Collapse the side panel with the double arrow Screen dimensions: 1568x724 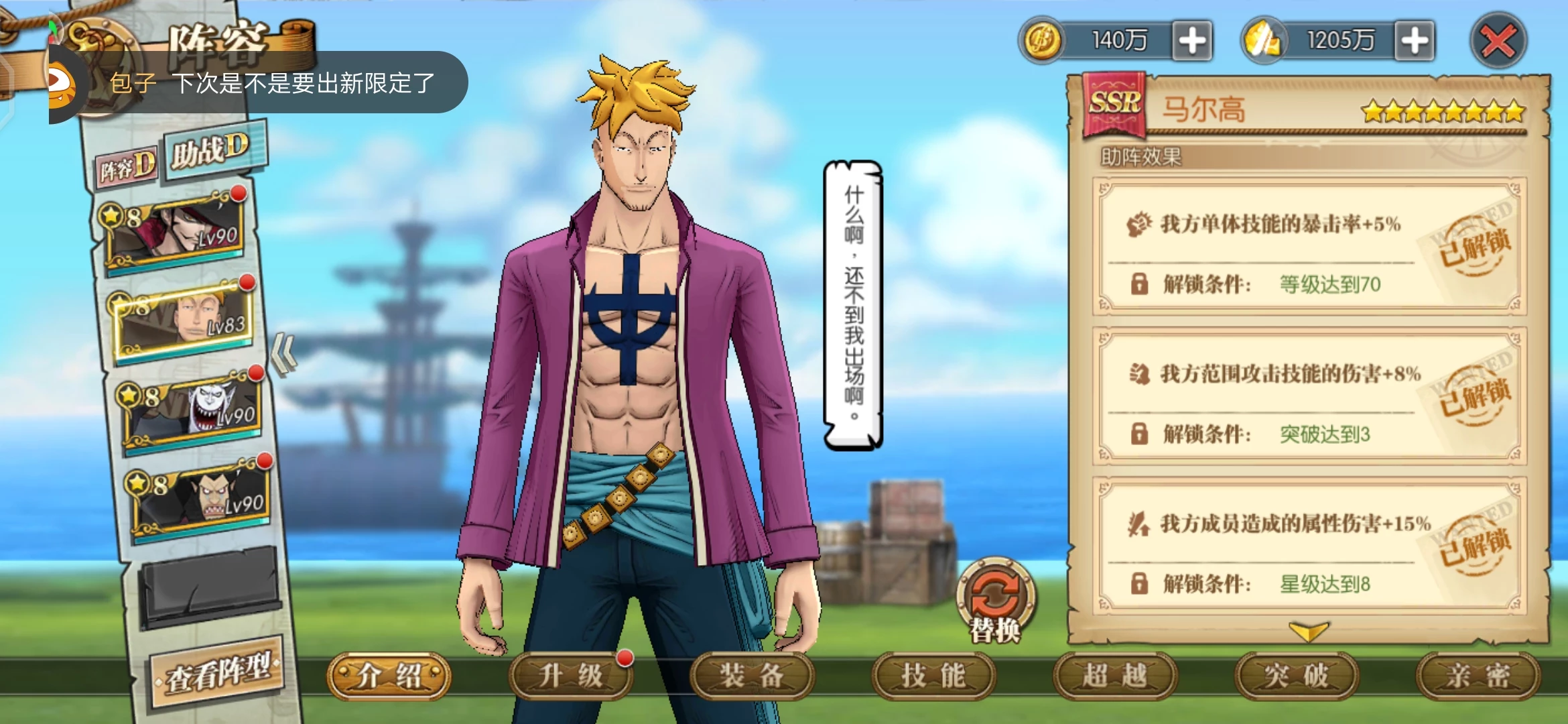(x=284, y=355)
